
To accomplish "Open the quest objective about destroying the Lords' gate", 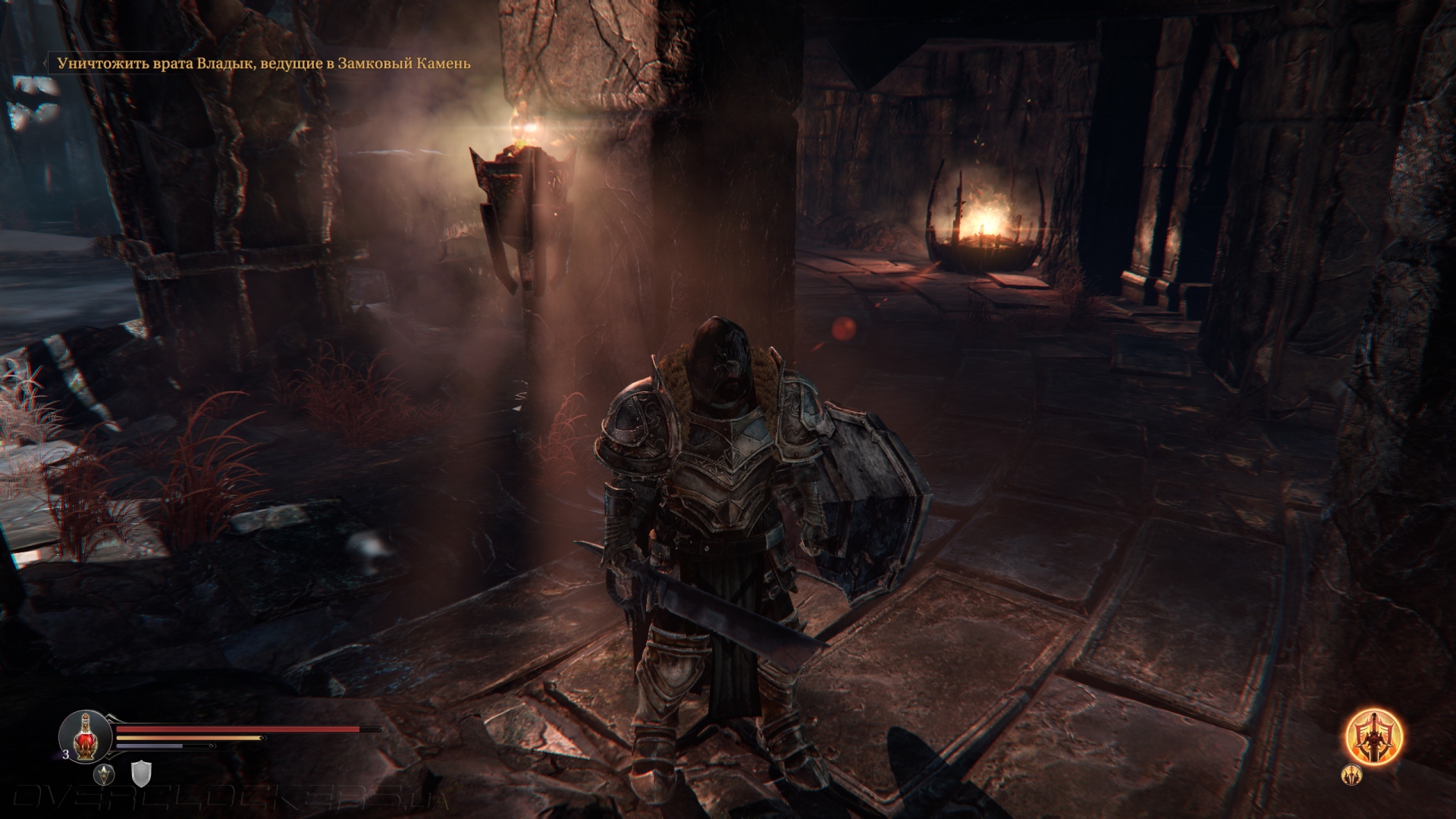I will coord(264,64).
